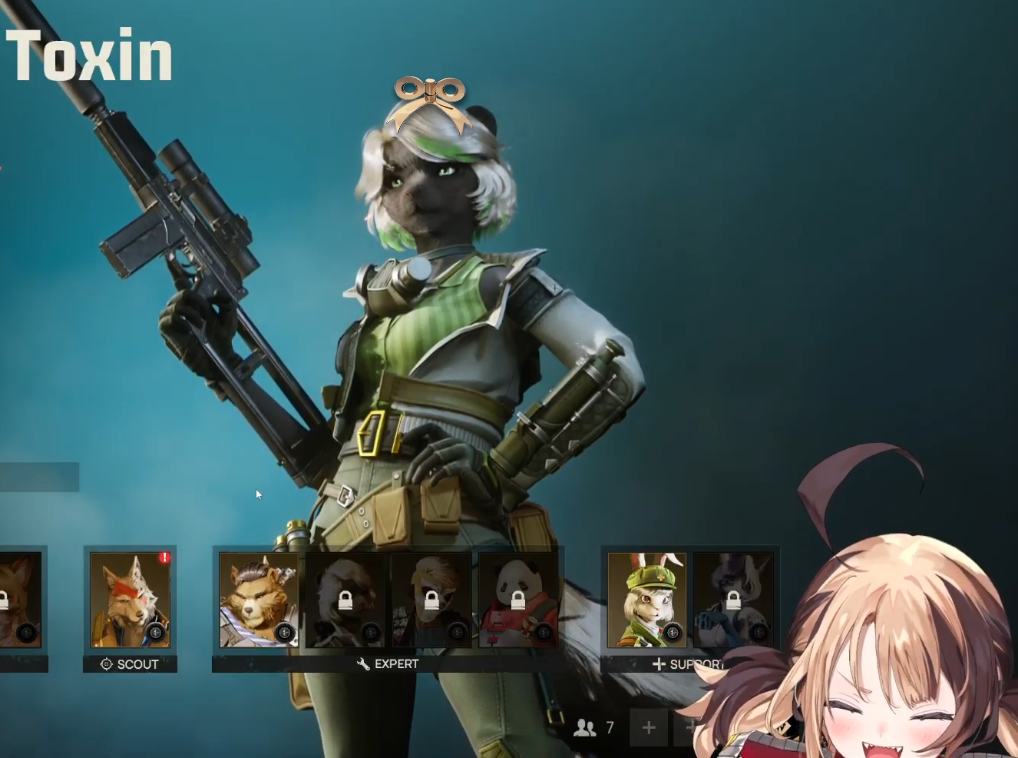Choose the brown bear Expert portrait
The width and height of the screenshot is (1018, 758).
[x=258, y=599]
